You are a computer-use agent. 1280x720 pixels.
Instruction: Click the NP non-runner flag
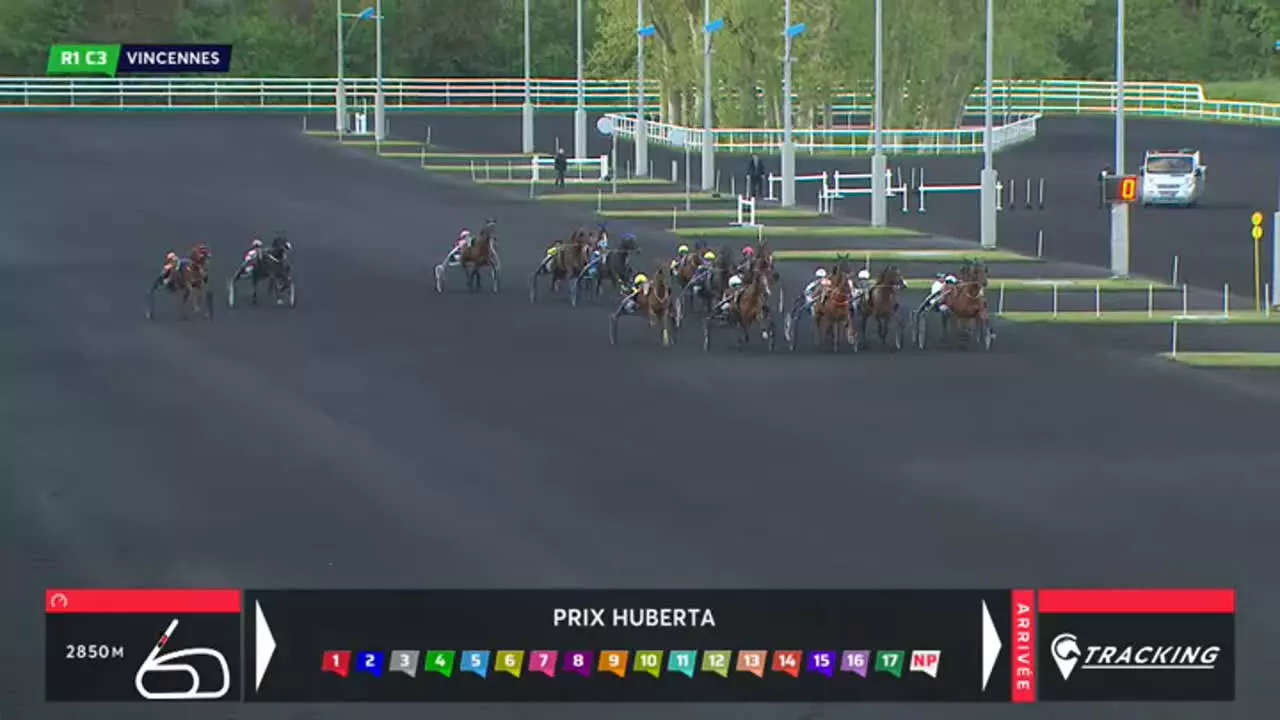[x=925, y=662]
